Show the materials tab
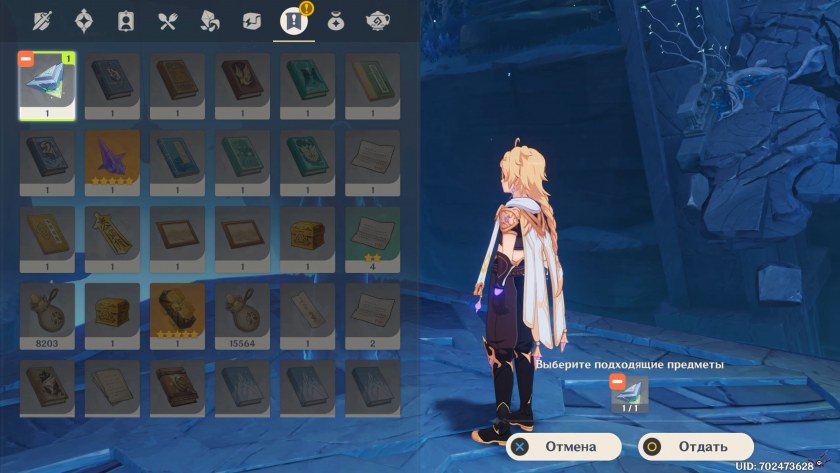Viewport: 840px width, 473px height. pos(210,20)
